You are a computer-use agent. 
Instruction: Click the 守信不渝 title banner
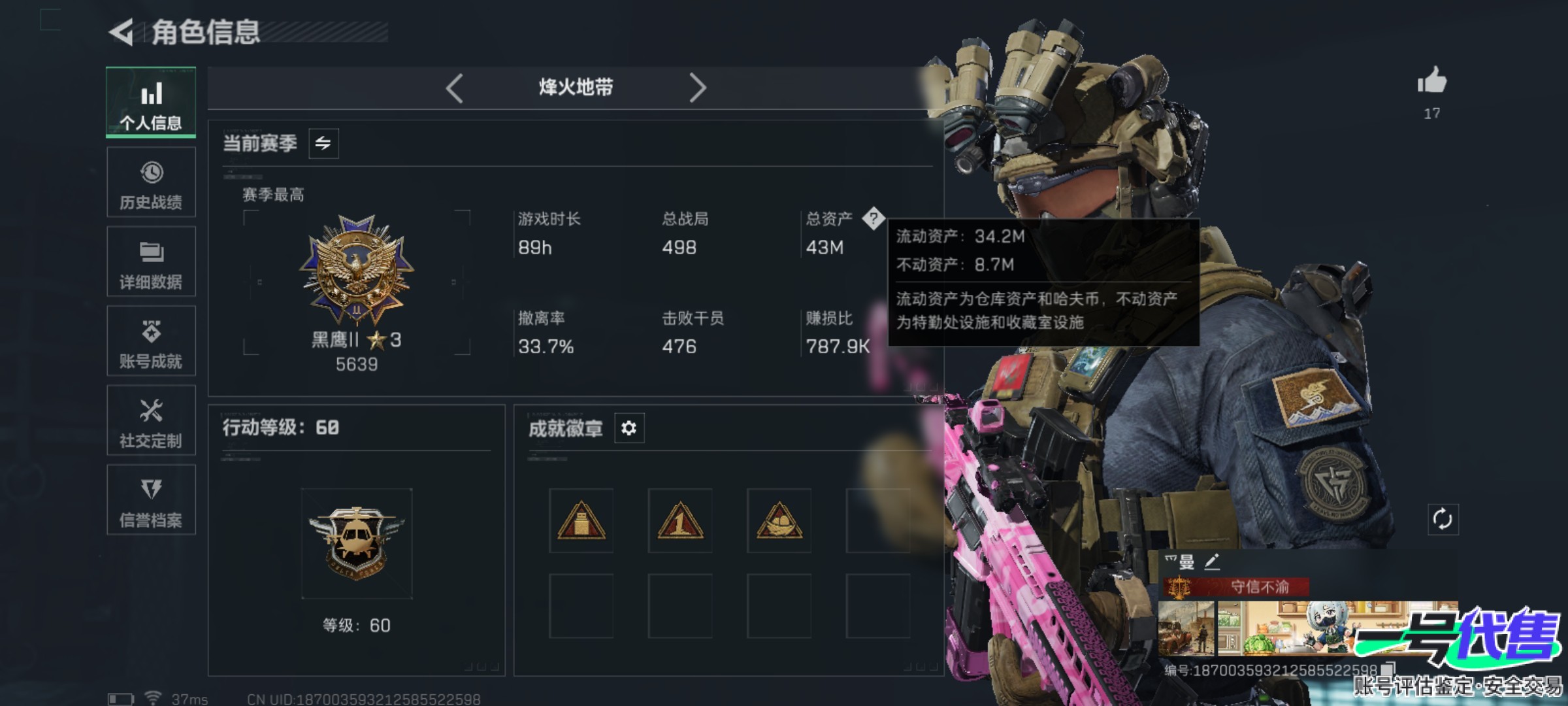click(1236, 587)
